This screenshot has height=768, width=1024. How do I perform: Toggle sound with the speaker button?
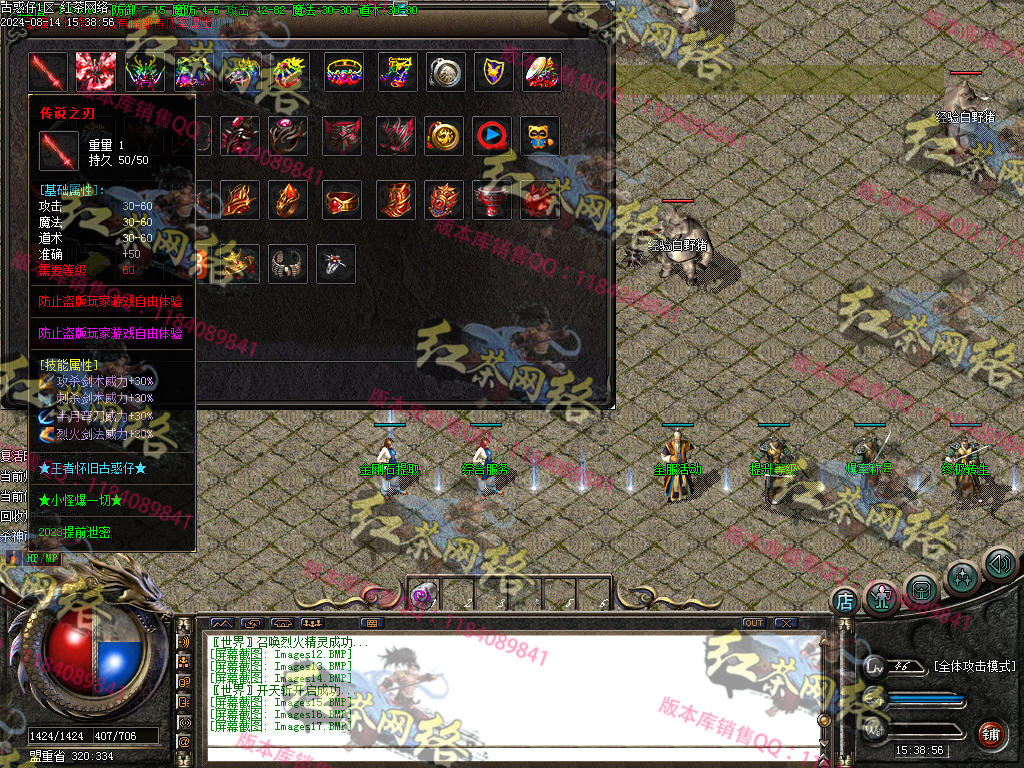(999, 563)
